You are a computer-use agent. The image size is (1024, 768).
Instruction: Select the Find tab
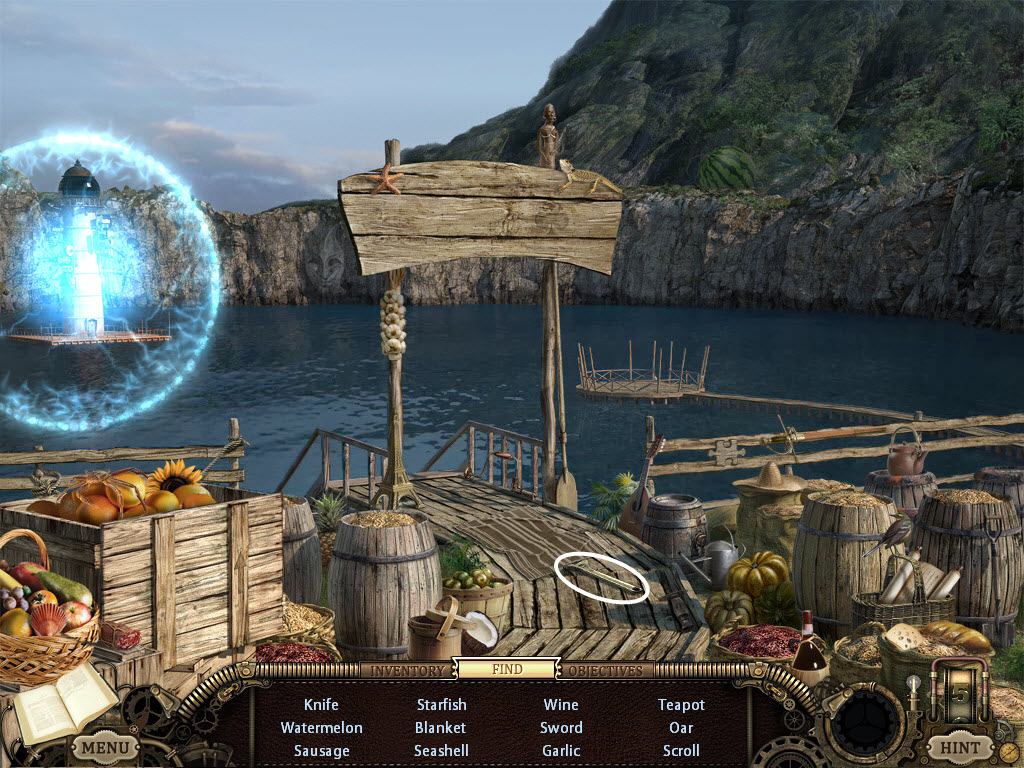coord(507,669)
